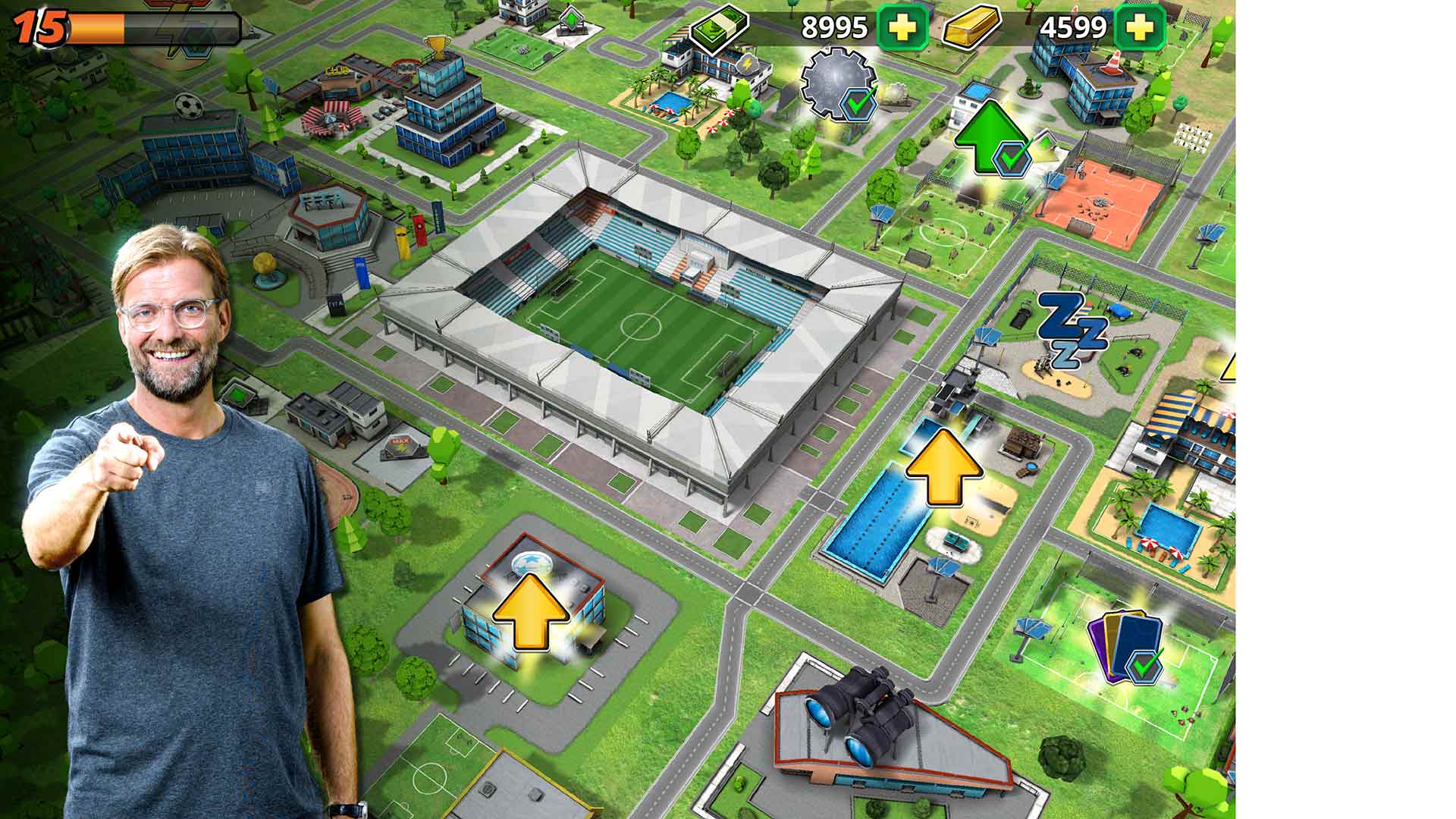Collect the card pack with checkmark
1456x819 pixels.
1125,646
